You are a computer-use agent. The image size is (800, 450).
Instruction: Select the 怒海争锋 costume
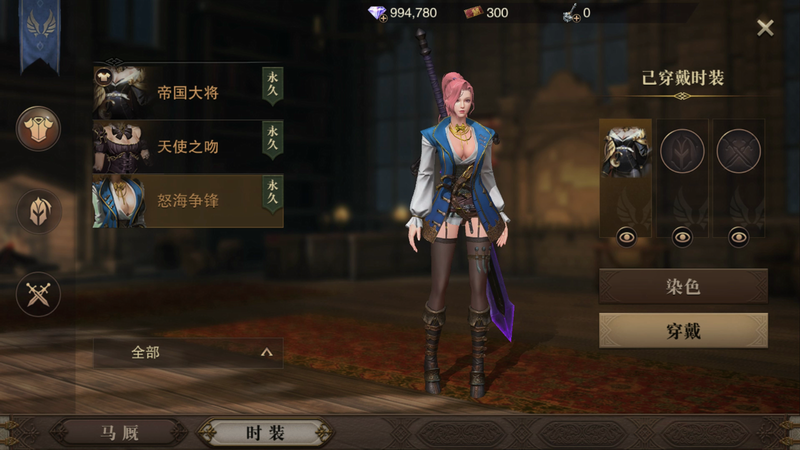pos(188,201)
